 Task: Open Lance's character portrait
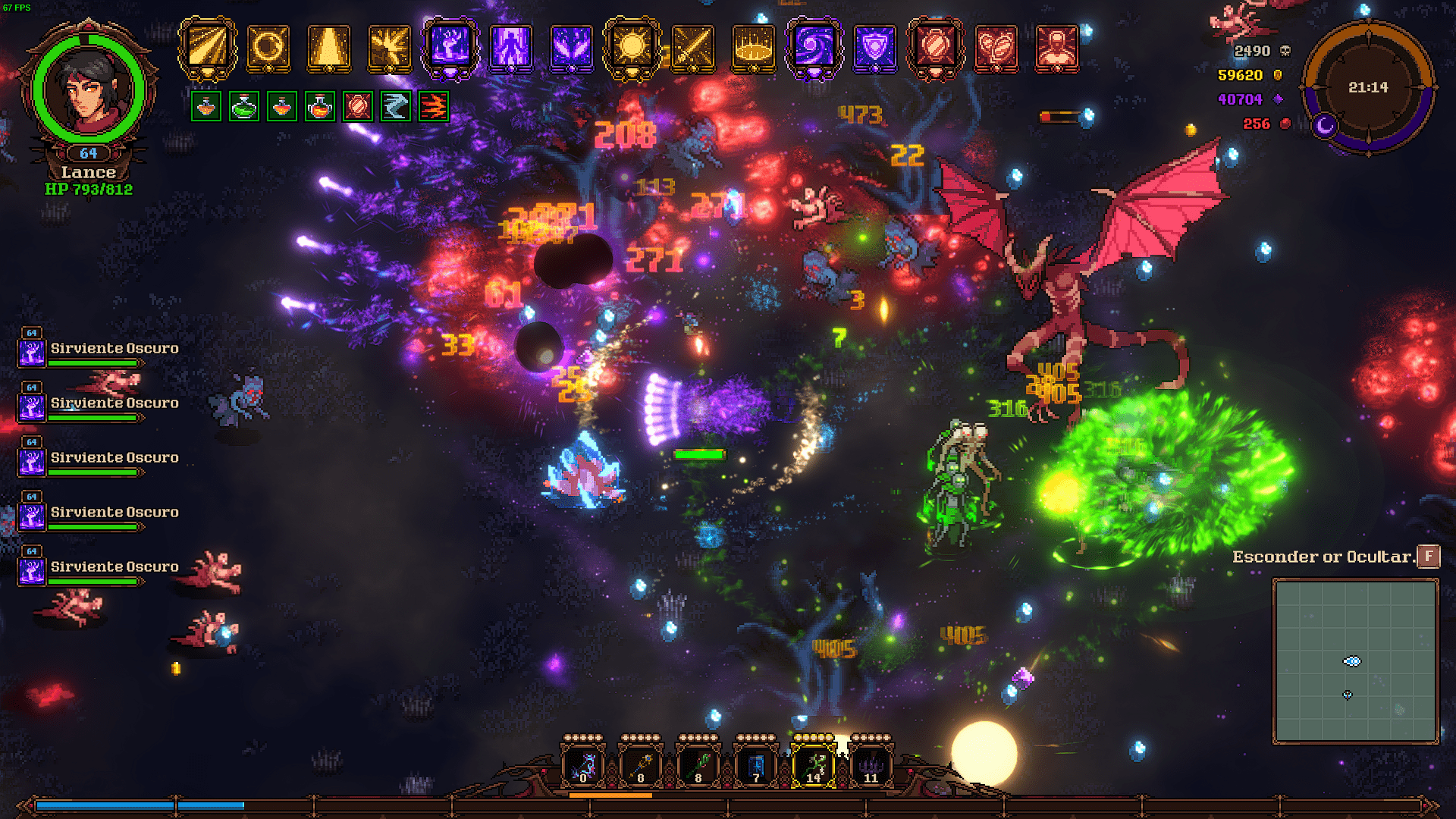(x=89, y=89)
